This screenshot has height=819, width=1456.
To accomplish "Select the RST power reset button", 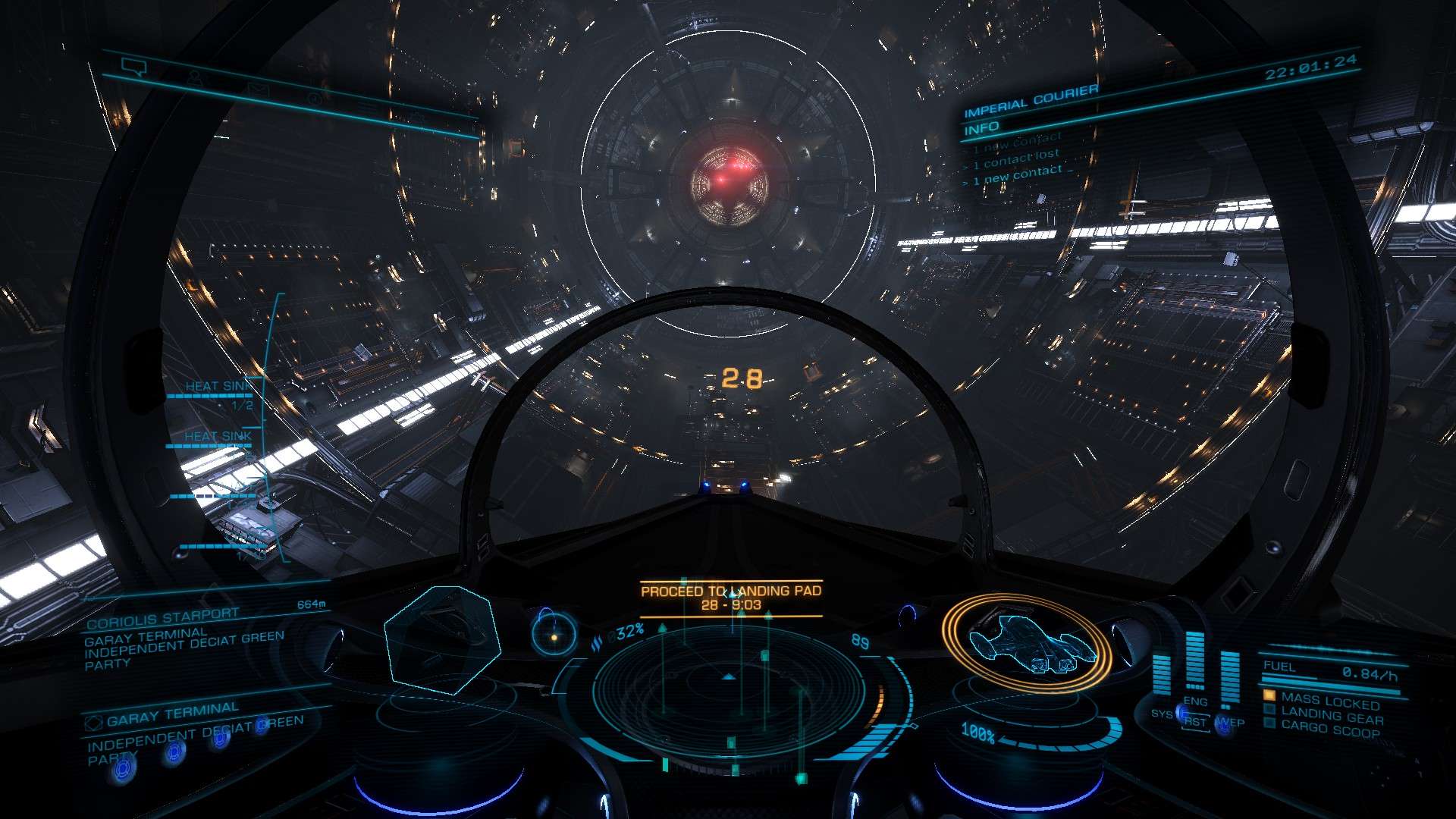I will click(x=1195, y=722).
